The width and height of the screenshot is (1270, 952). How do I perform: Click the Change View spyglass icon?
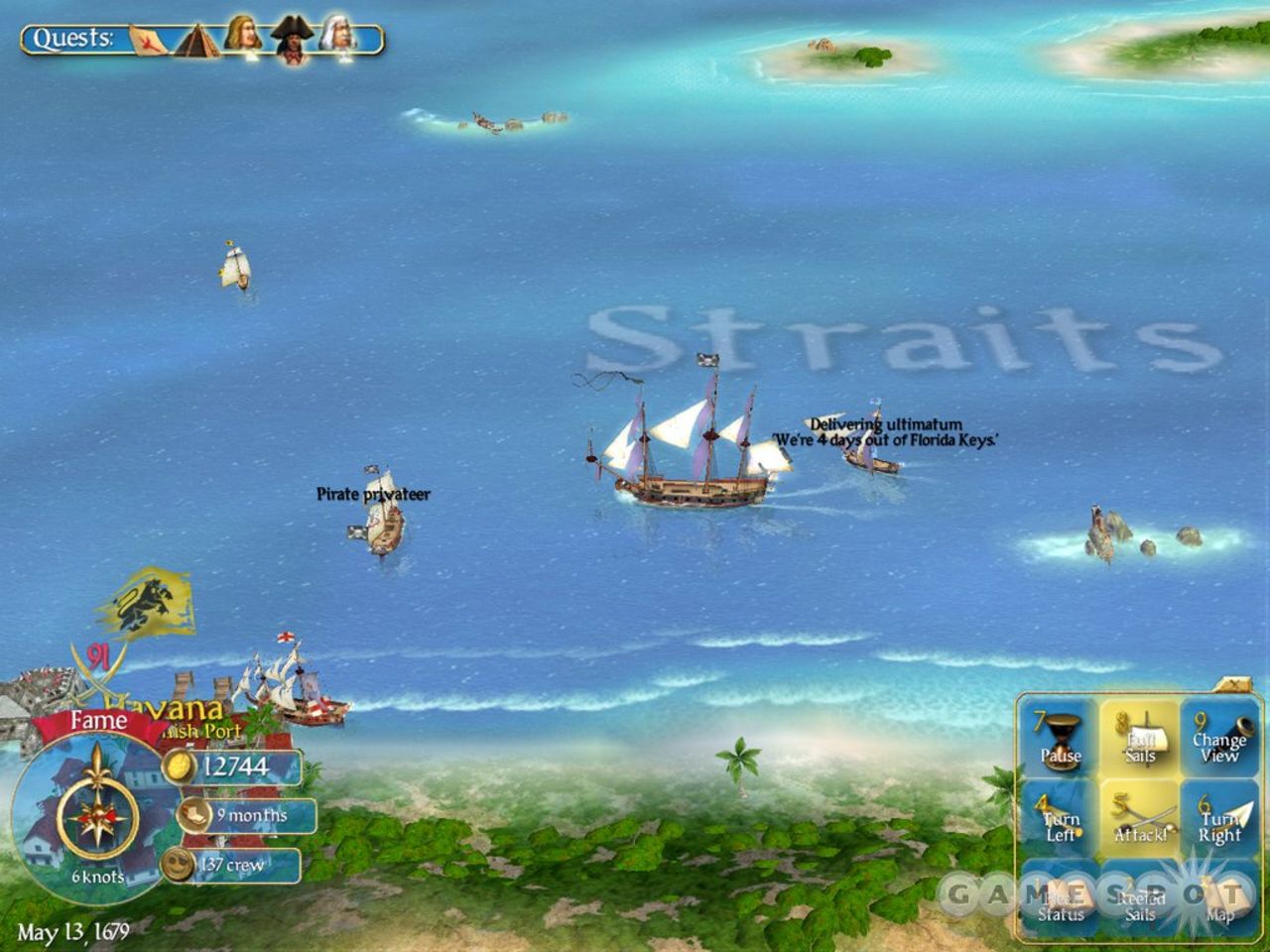click(1221, 739)
